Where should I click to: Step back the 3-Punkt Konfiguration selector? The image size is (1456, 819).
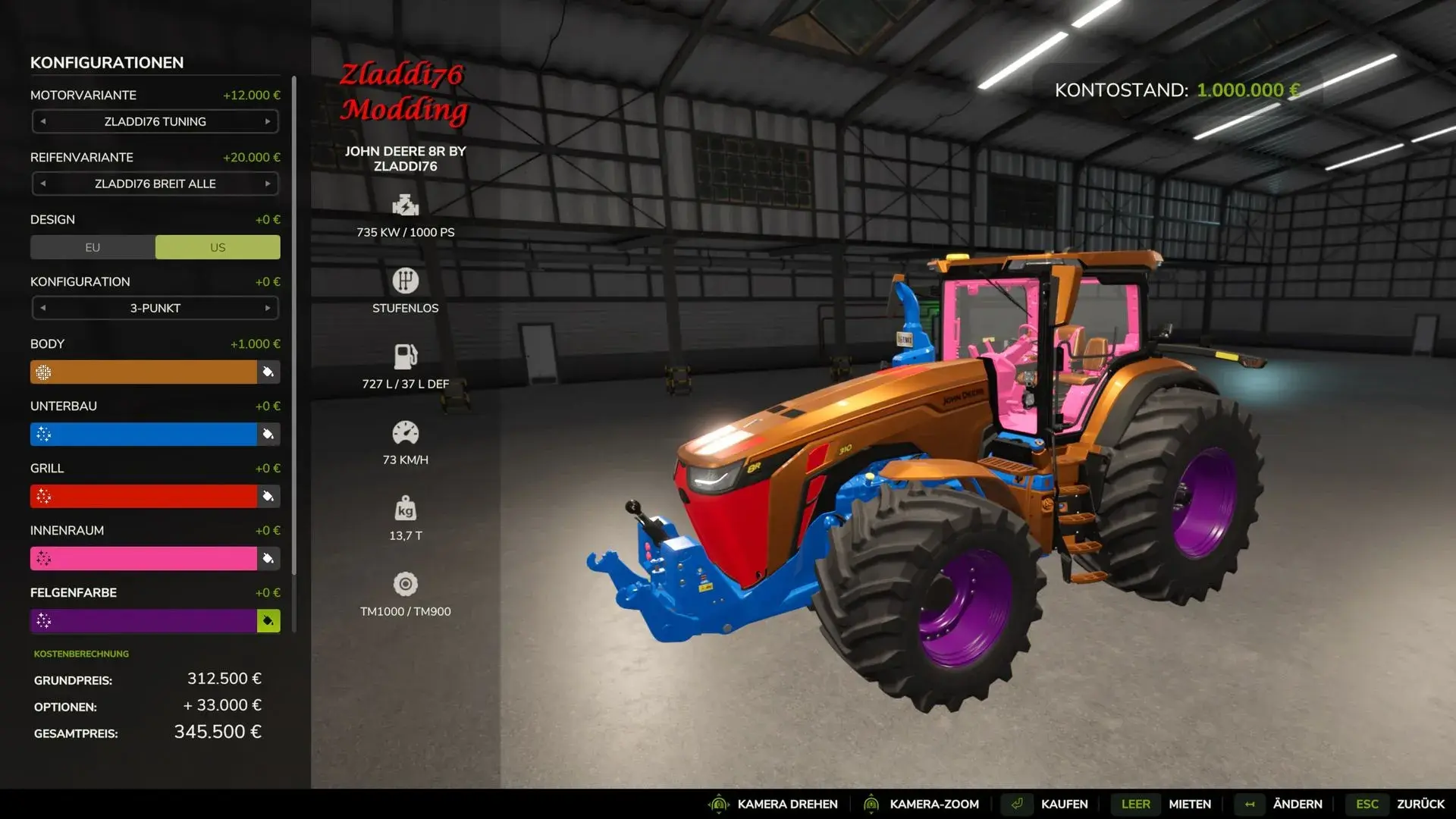[x=43, y=308]
